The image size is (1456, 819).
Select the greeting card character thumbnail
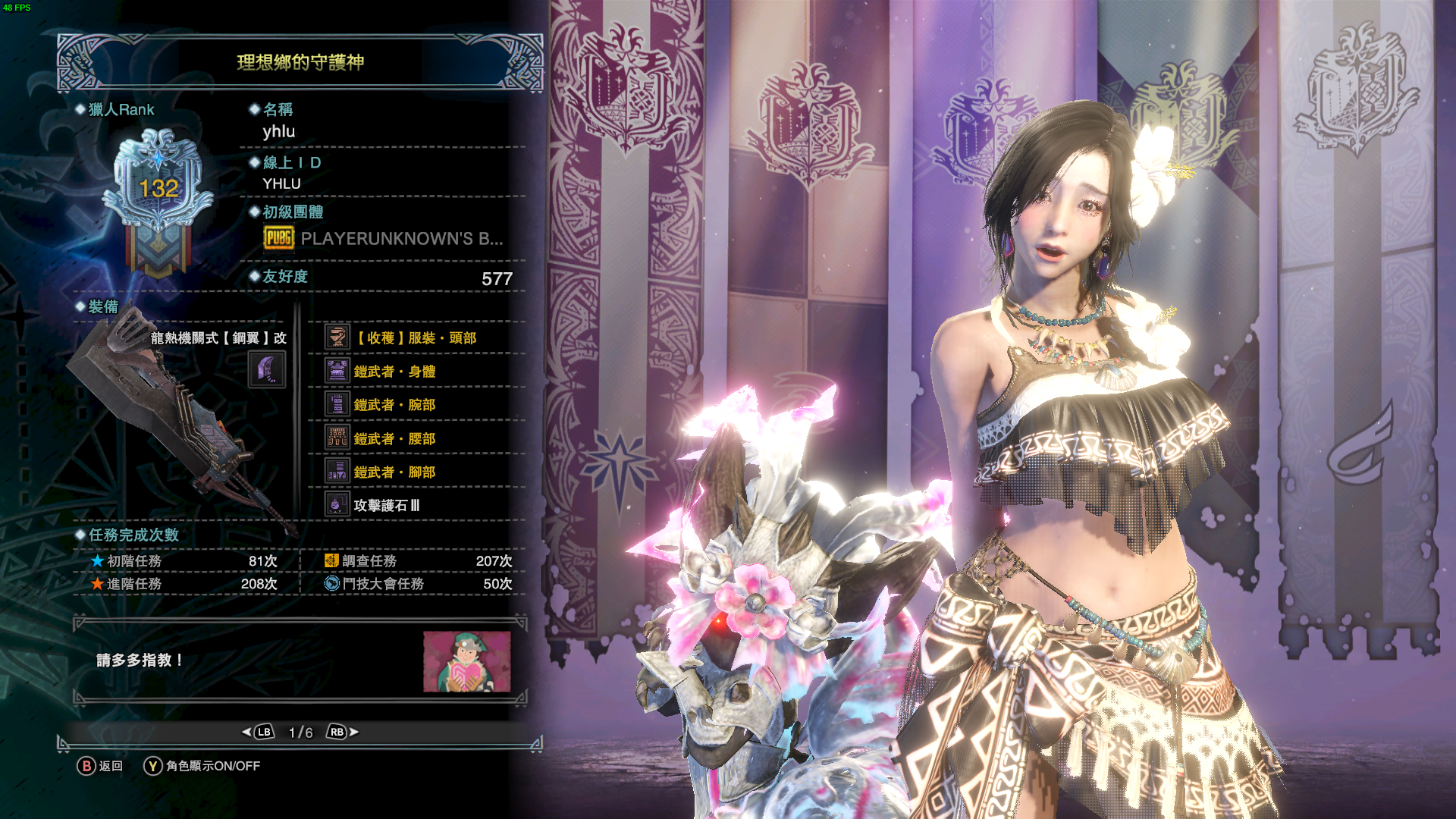click(466, 661)
